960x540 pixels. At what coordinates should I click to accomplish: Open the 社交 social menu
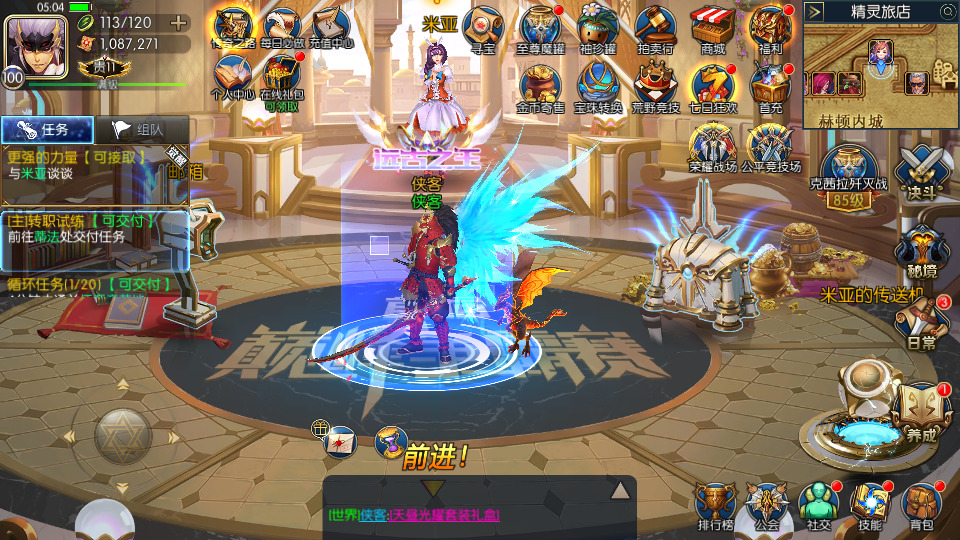[x=819, y=503]
